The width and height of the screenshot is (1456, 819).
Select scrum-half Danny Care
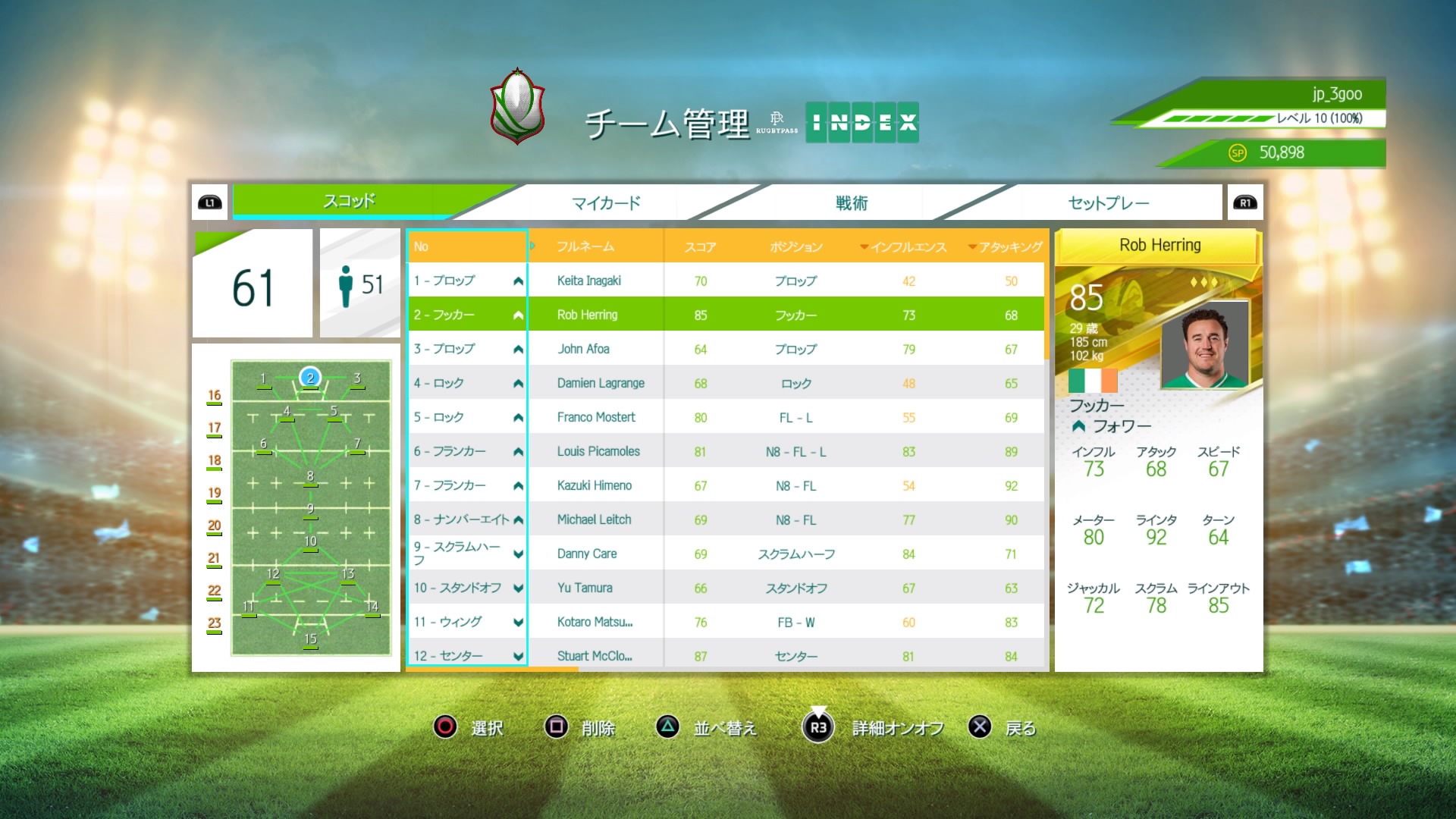coord(587,554)
